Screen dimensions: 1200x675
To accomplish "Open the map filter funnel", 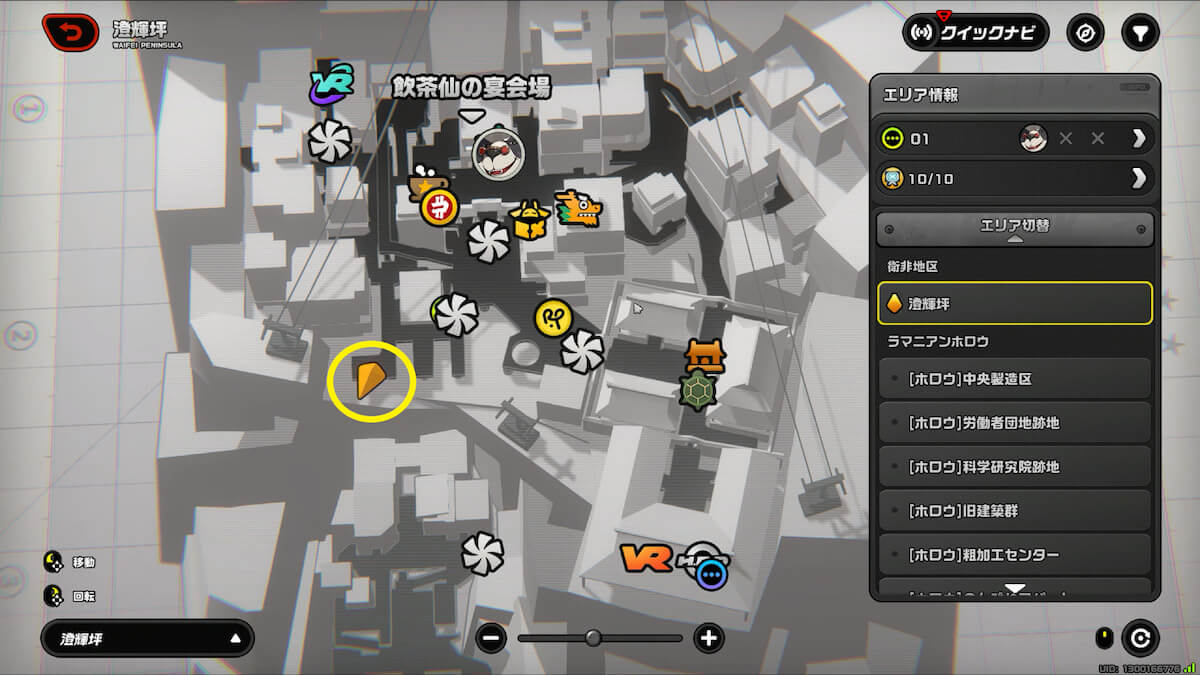I will tap(1139, 33).
